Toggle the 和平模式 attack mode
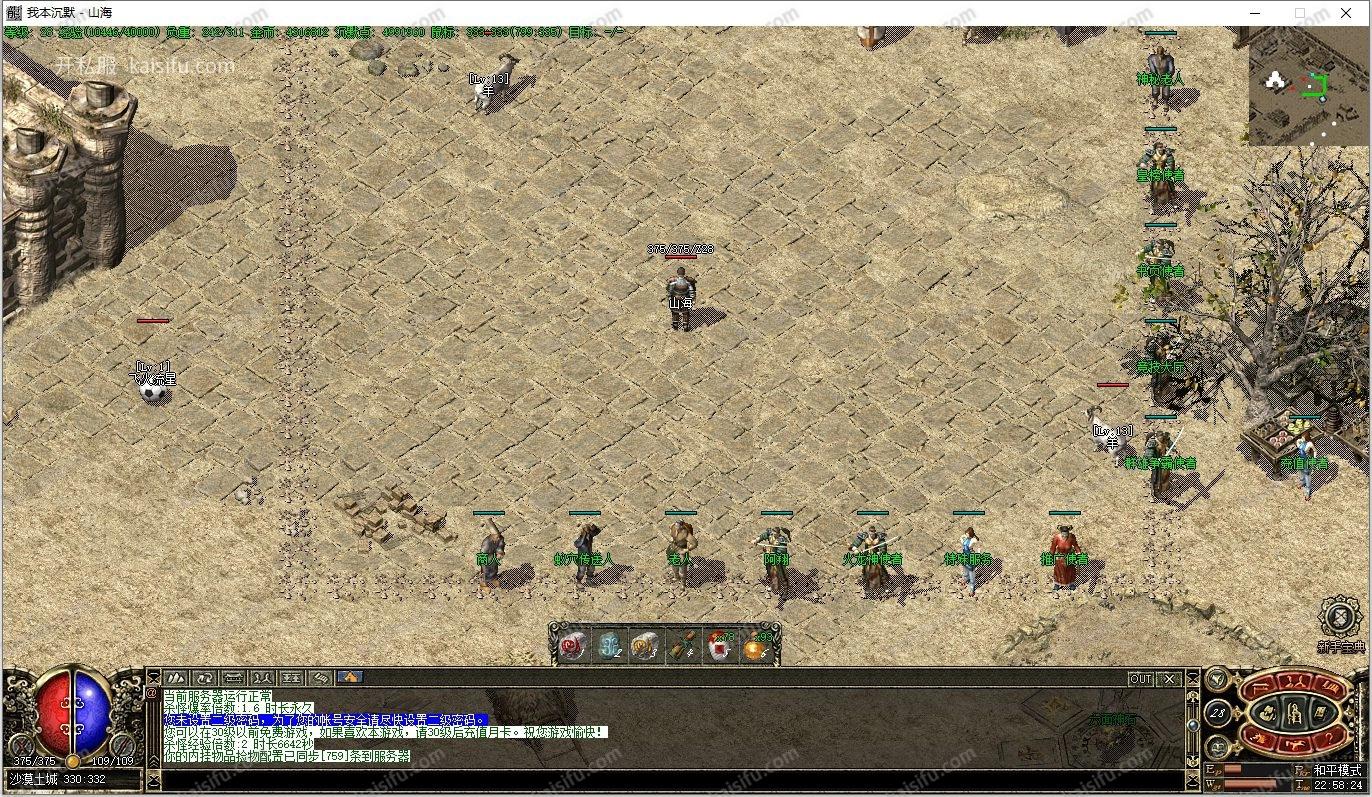Image resolution: width=1372 pixels, height=797 pixels. [x=1337, y=770]
